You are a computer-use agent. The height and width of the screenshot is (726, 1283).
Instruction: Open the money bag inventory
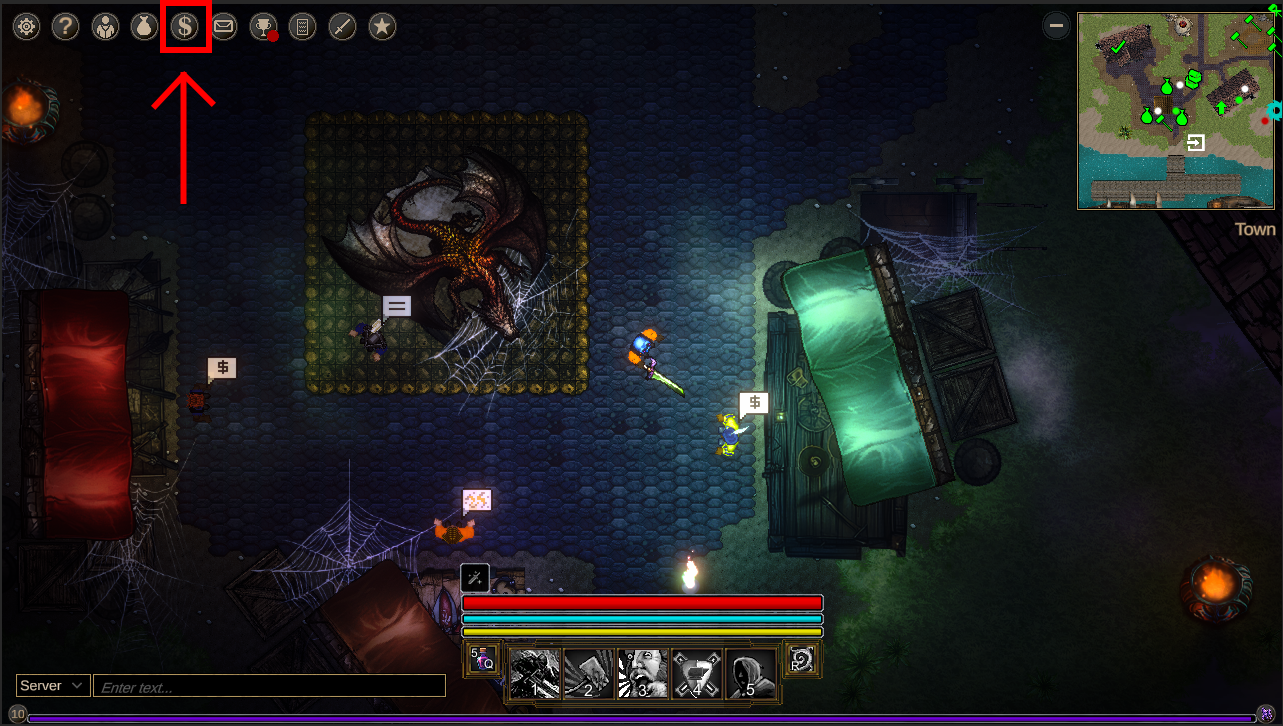(144, 27)
